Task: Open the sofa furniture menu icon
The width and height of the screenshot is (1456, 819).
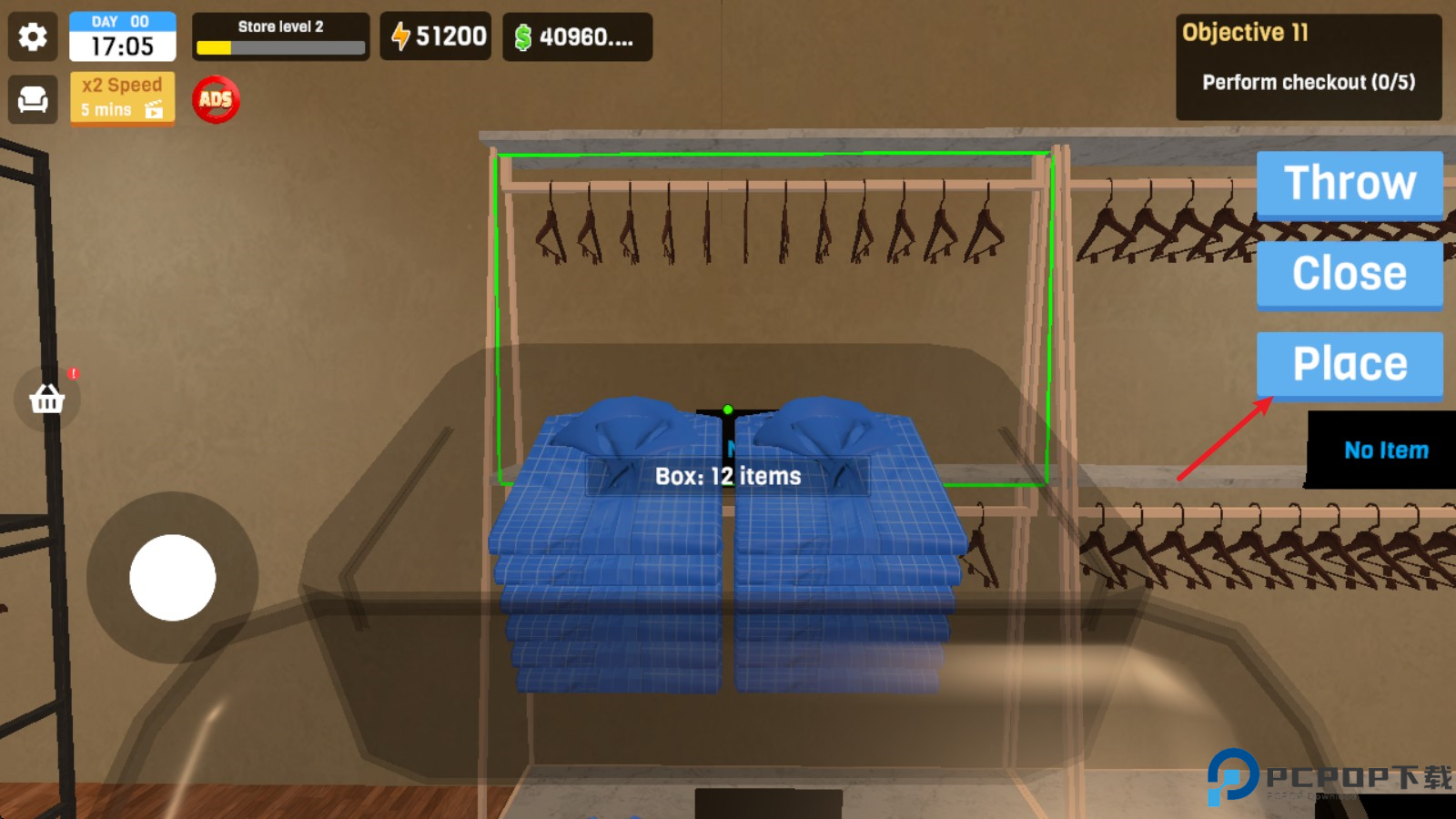Action: pos(33,99)
